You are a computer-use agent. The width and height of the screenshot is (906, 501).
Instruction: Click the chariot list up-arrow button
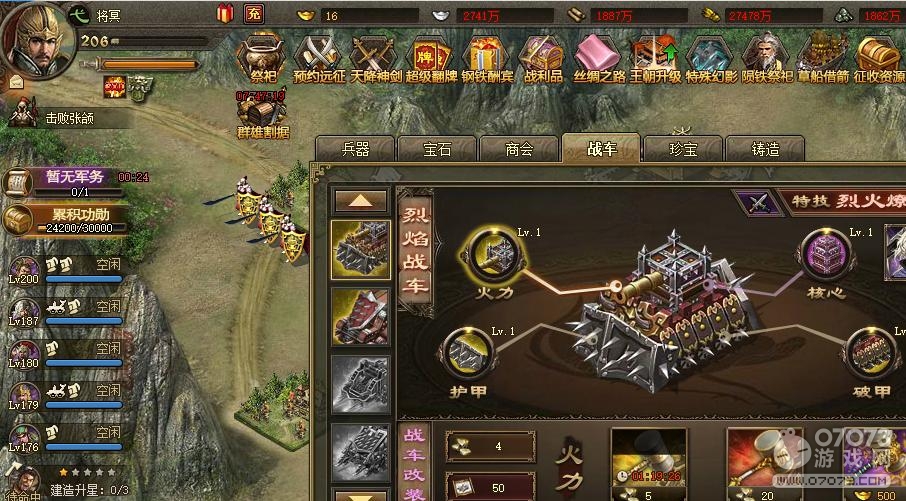click(360, 200)
